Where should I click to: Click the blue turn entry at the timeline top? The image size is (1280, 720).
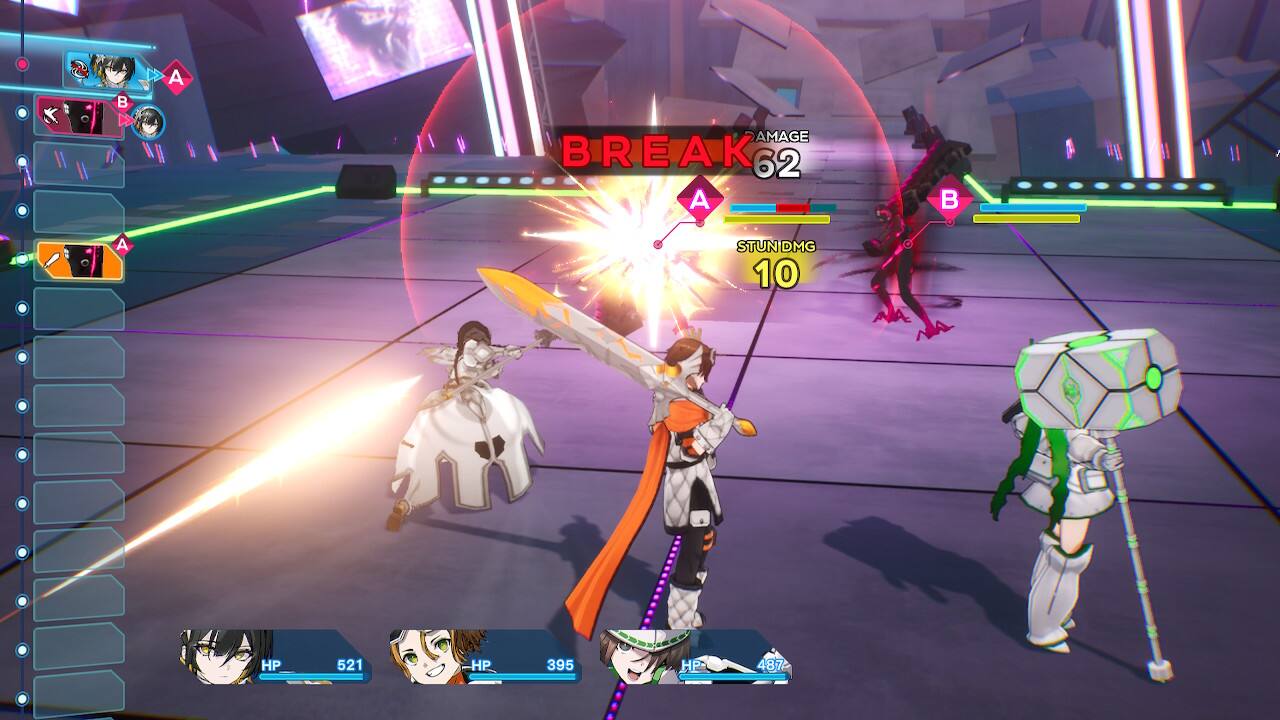pyautogui.click(x=106, y=69)
